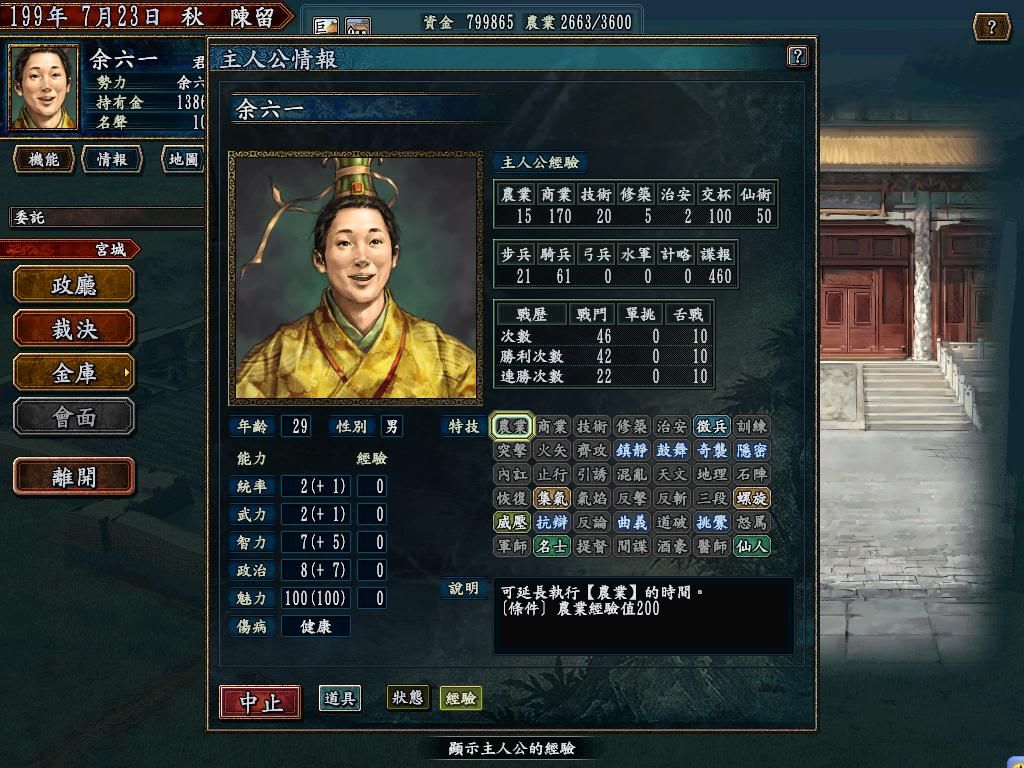This screenshot has width=1024, height=768.
Task: Open the dialog's question mark help
Action: [x=797, y=56]
